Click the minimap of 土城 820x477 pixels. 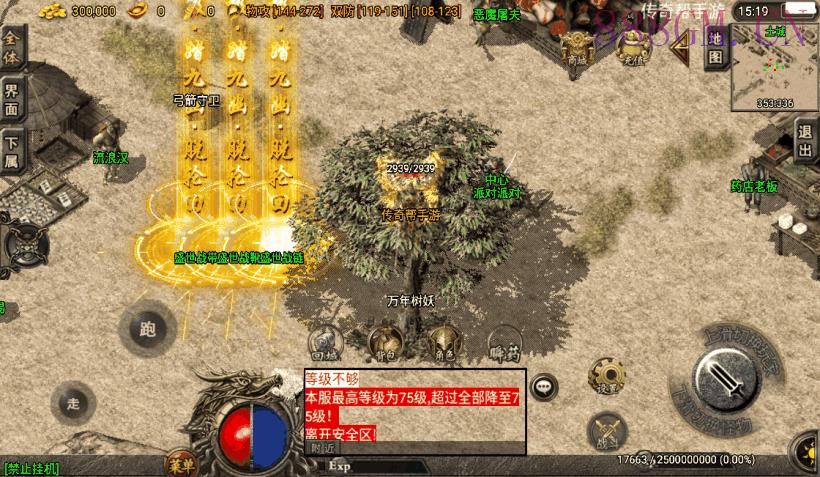[773, 68]
